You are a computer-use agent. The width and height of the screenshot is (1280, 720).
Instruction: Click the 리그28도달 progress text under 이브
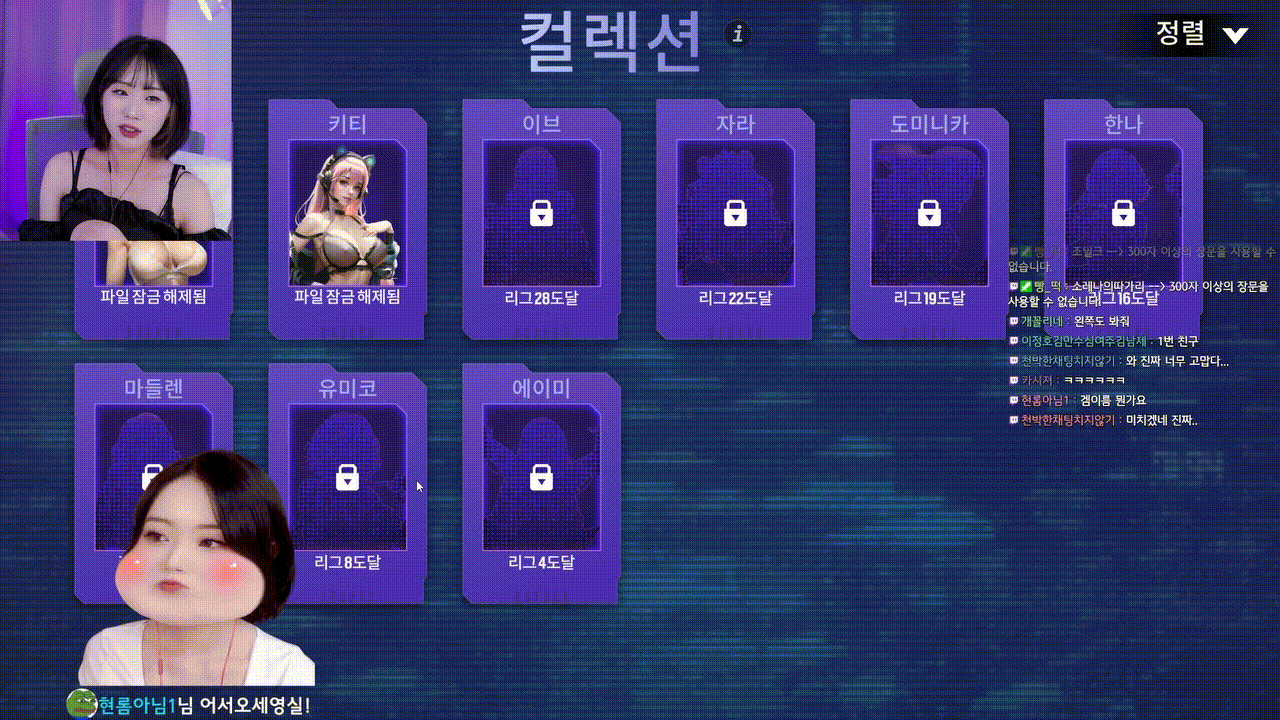tap(541, 298)
